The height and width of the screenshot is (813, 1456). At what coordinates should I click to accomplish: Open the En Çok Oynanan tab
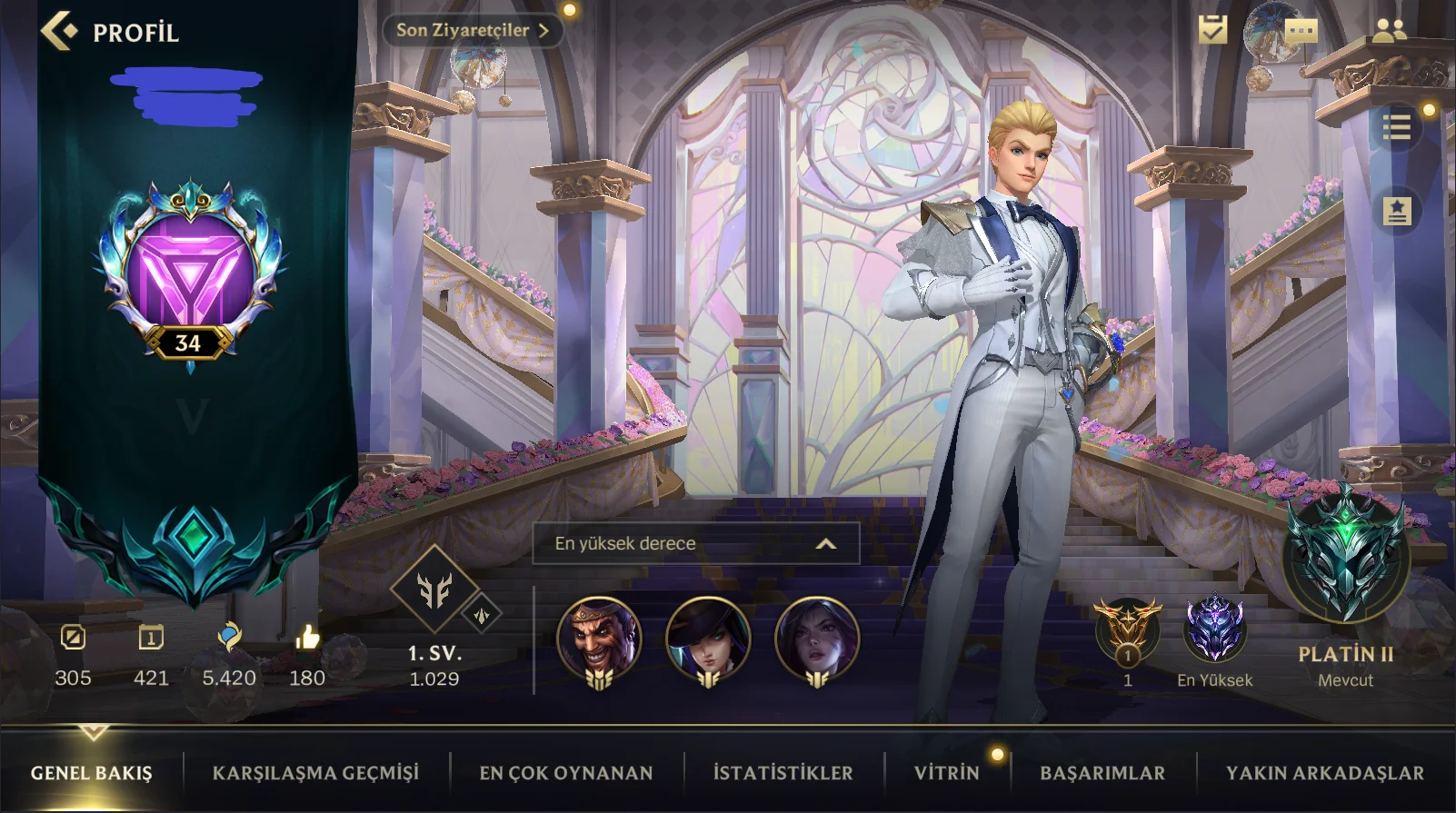[565, 773]
